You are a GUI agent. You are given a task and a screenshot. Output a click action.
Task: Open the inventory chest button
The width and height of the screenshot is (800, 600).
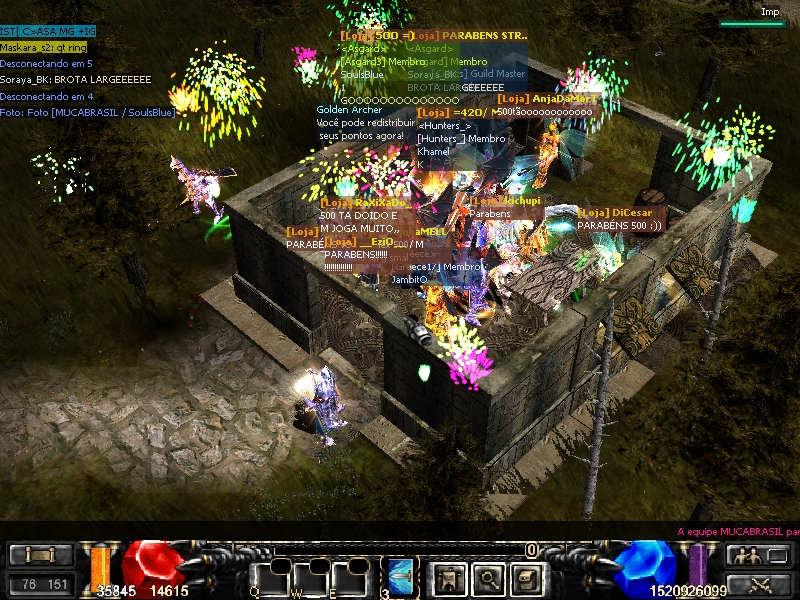click(x=526, y=577)
